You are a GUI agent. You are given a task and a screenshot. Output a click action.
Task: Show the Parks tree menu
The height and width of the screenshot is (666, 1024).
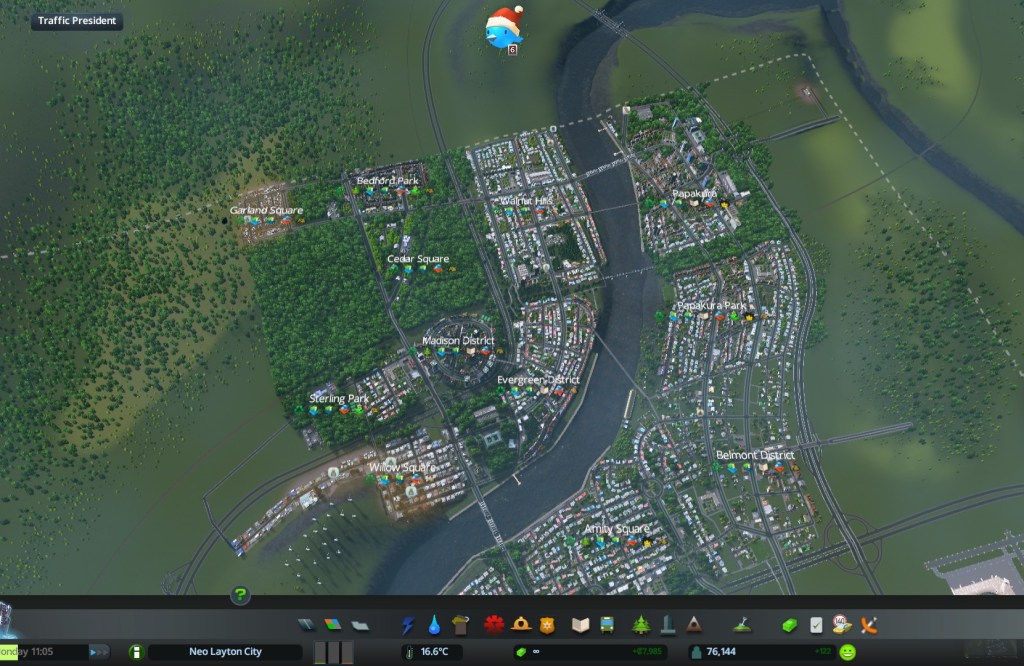(x=640, y=625)
